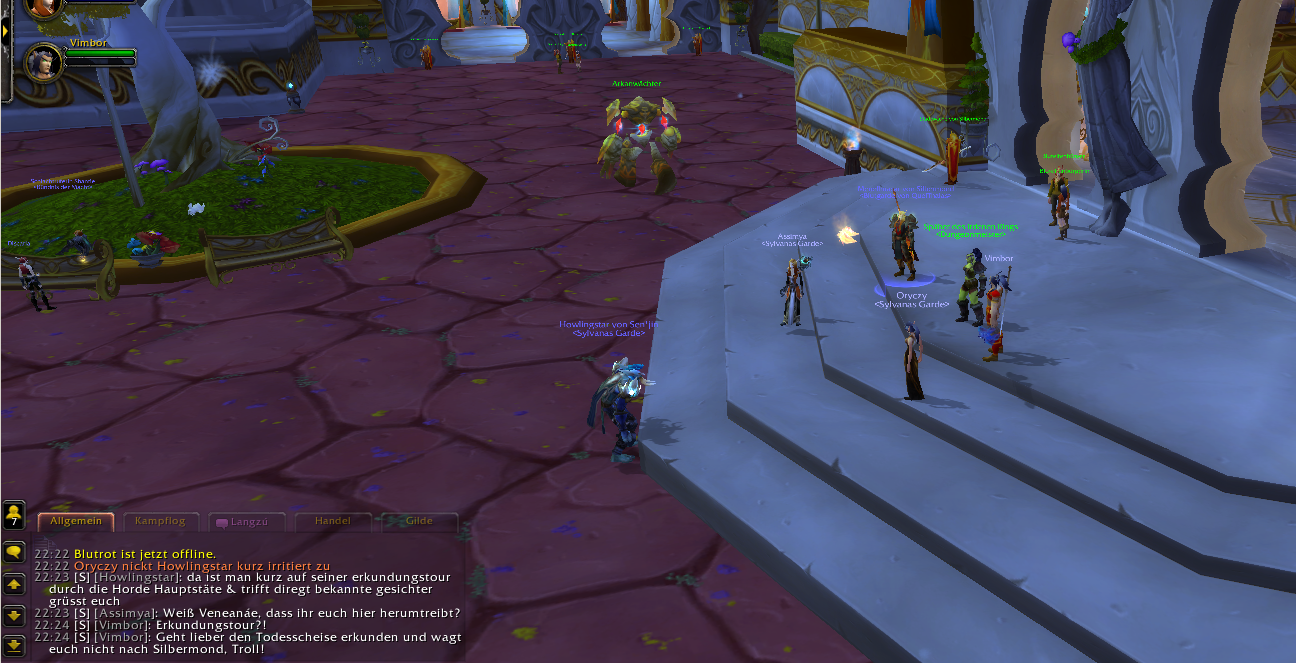Switch to the Gilde chat tab

[x=419, y=521]
